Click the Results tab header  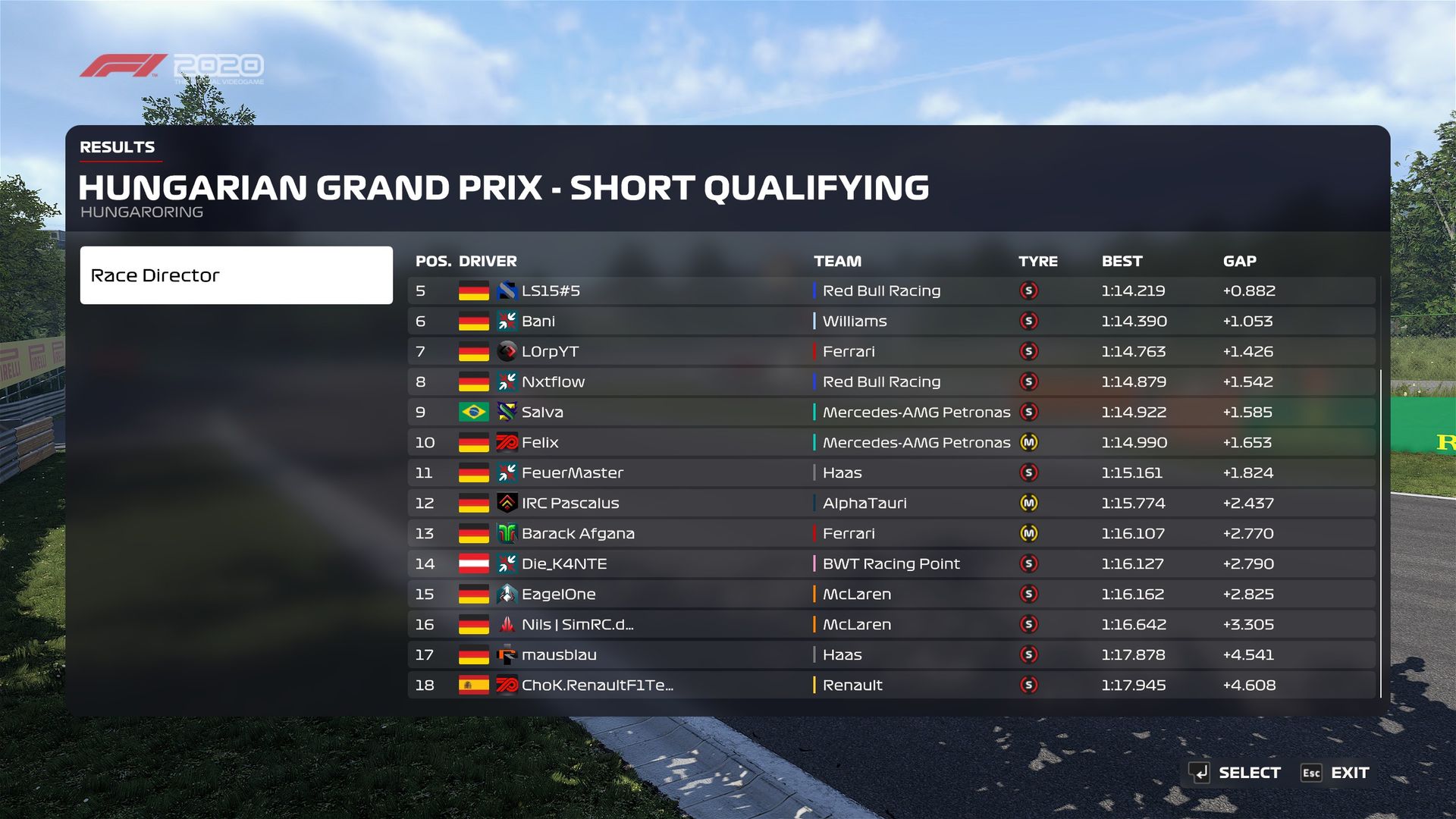[x=118, y=147]
